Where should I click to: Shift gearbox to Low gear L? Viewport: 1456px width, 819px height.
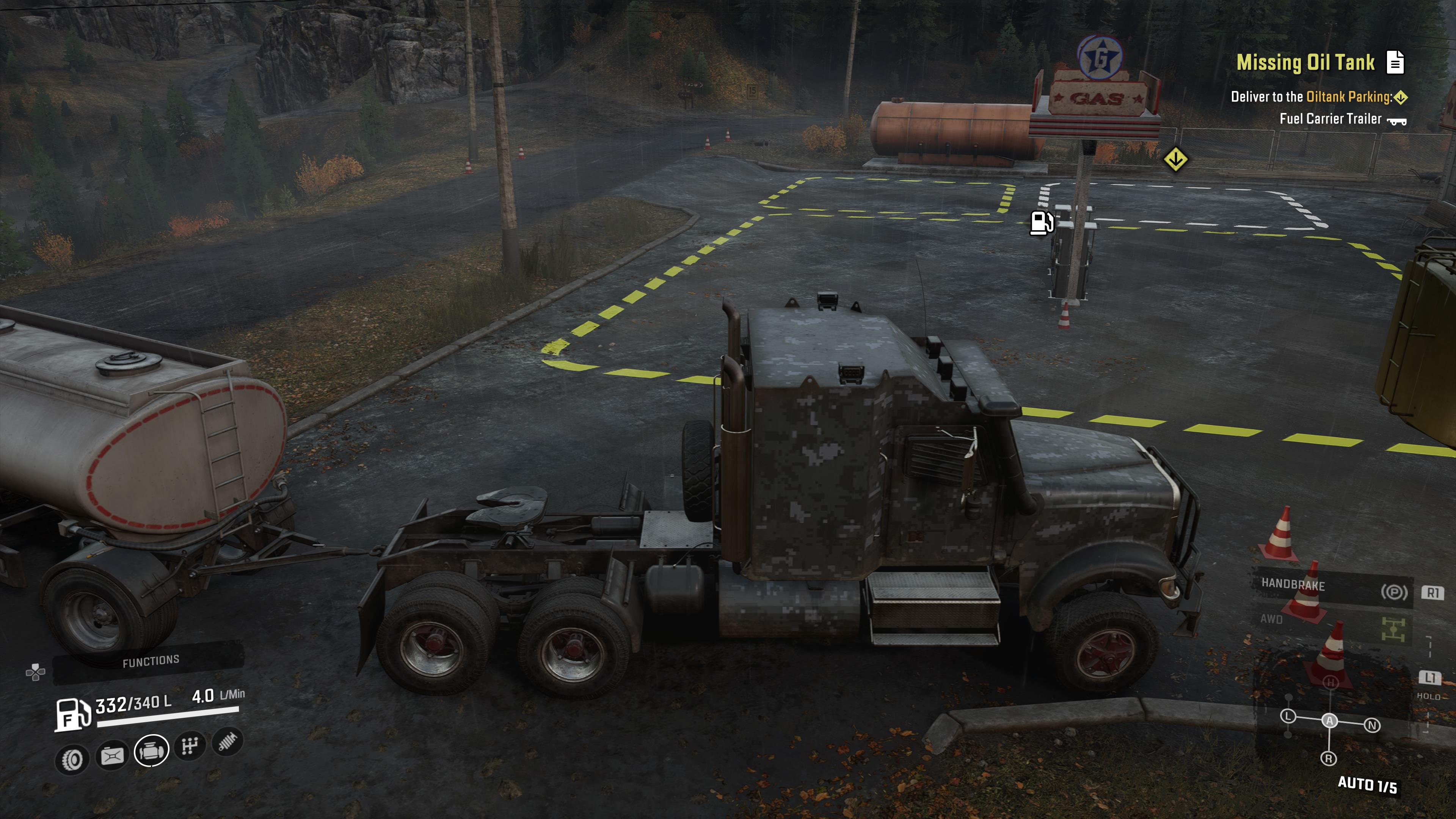[1288, 717]
